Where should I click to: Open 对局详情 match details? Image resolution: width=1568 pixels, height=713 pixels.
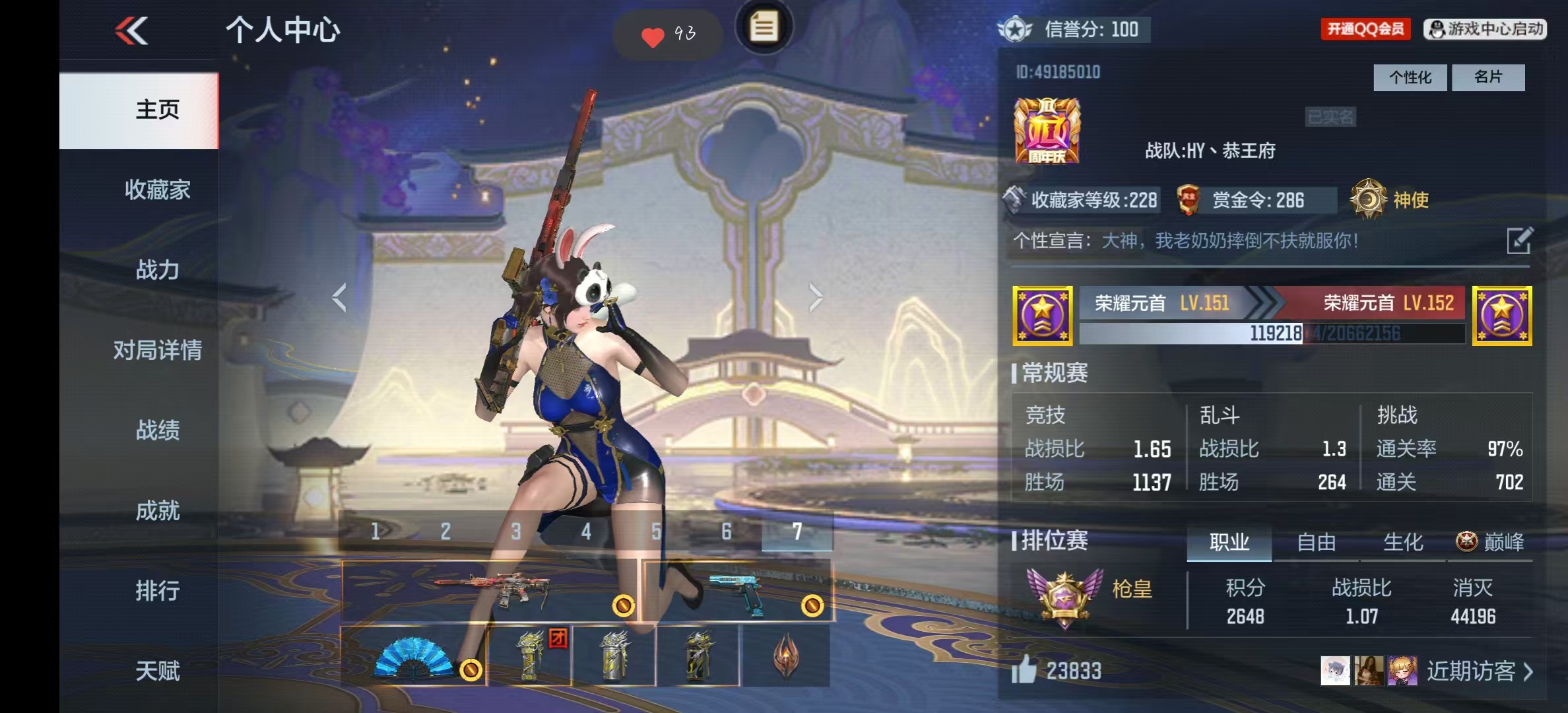coord(157,350)
